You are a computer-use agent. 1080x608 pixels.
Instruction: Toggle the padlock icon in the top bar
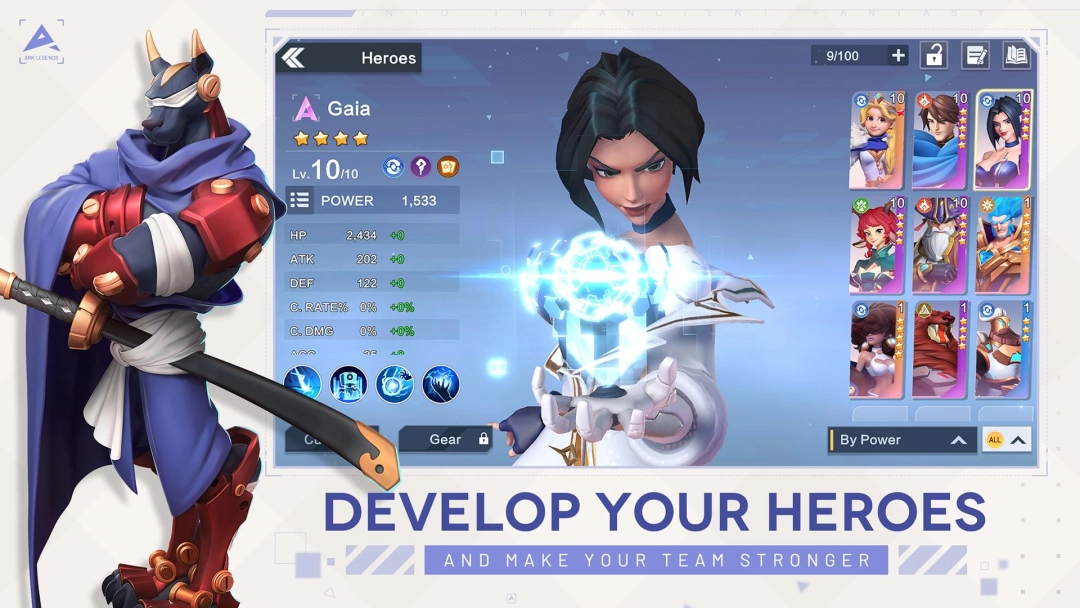(x=934, y=56)
